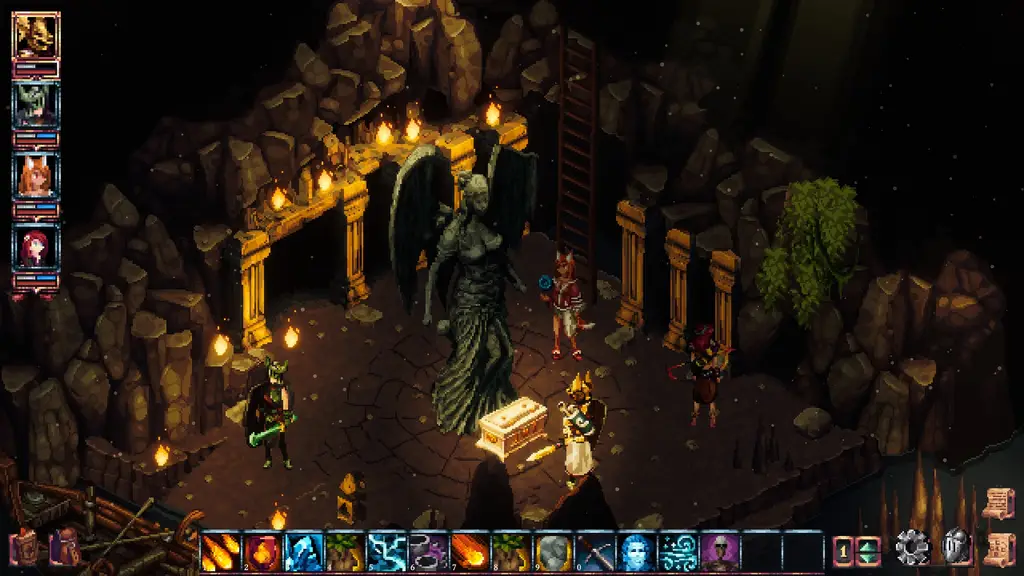Use the ice crystal spell
The image size is (1024, 576).
[301, 551]
